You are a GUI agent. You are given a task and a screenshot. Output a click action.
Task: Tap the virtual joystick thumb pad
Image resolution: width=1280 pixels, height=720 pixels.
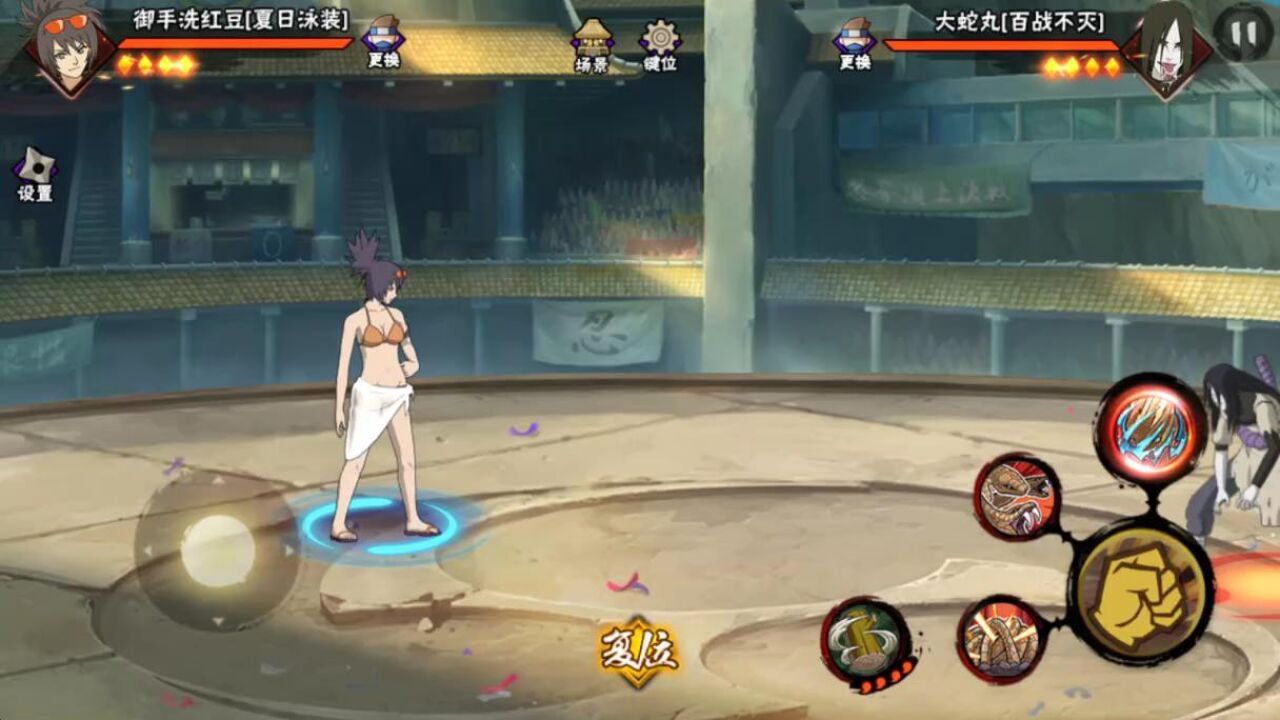tap(218, 551)
